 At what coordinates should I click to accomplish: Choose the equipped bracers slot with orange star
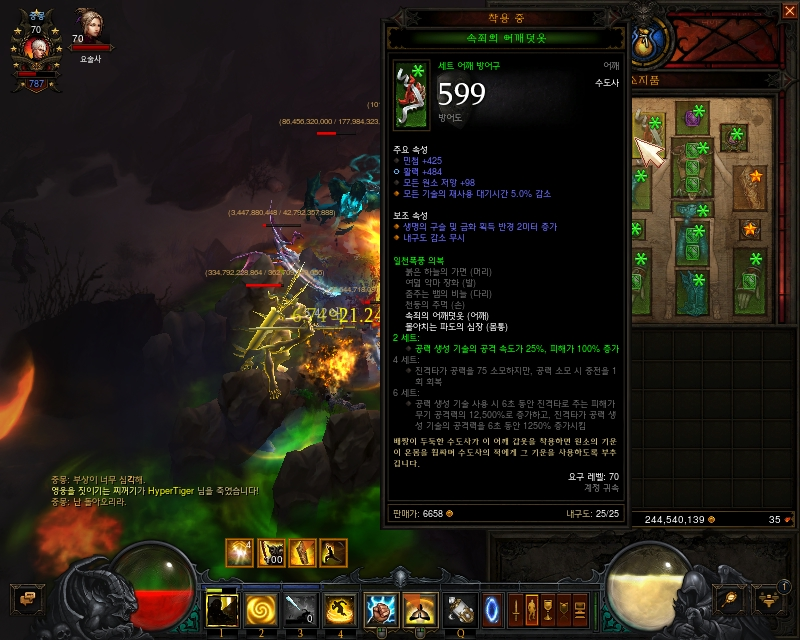tap(749, 185)
